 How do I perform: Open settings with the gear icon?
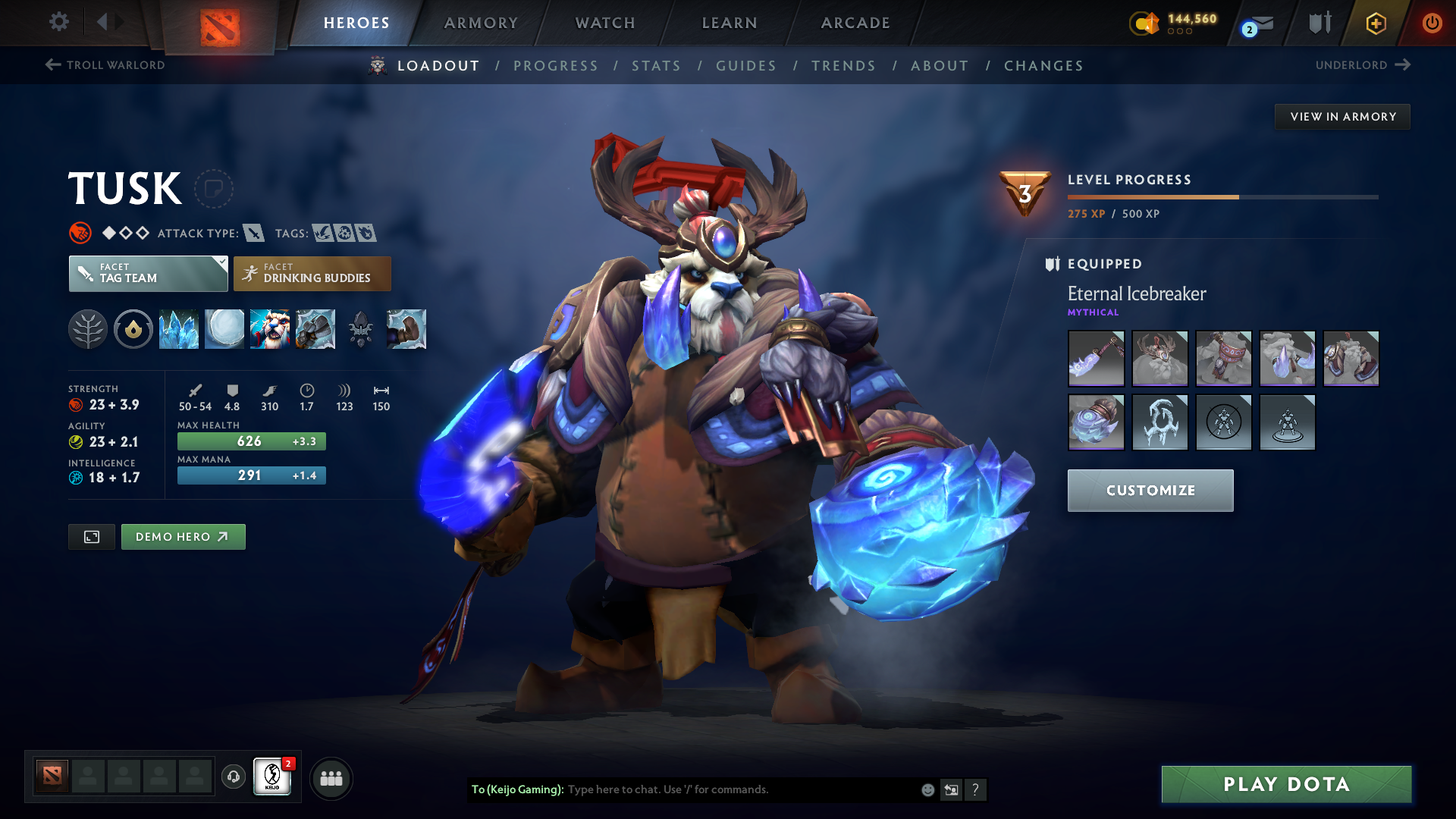59,23
